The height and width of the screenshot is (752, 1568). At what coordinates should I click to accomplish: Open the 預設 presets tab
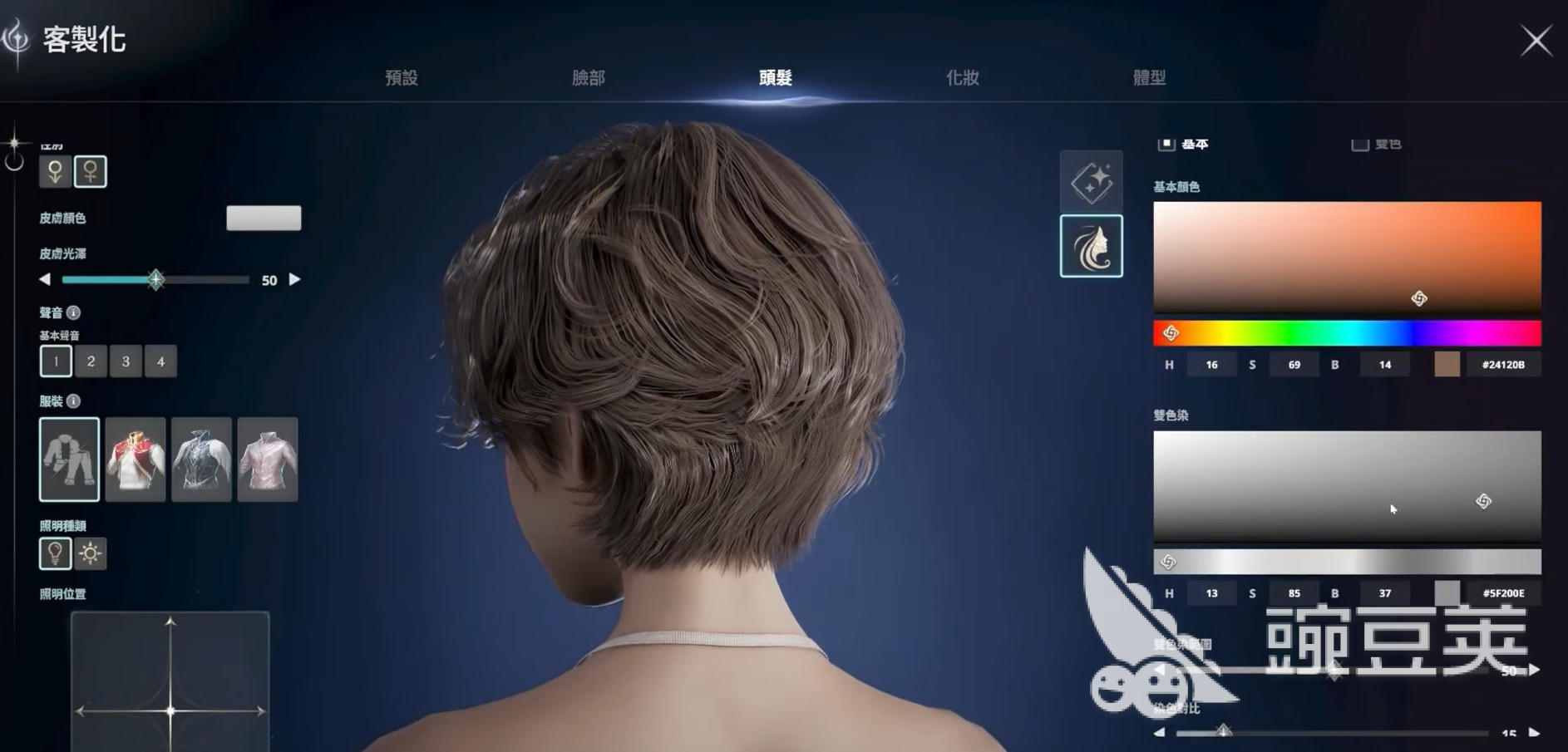point(402,77)
